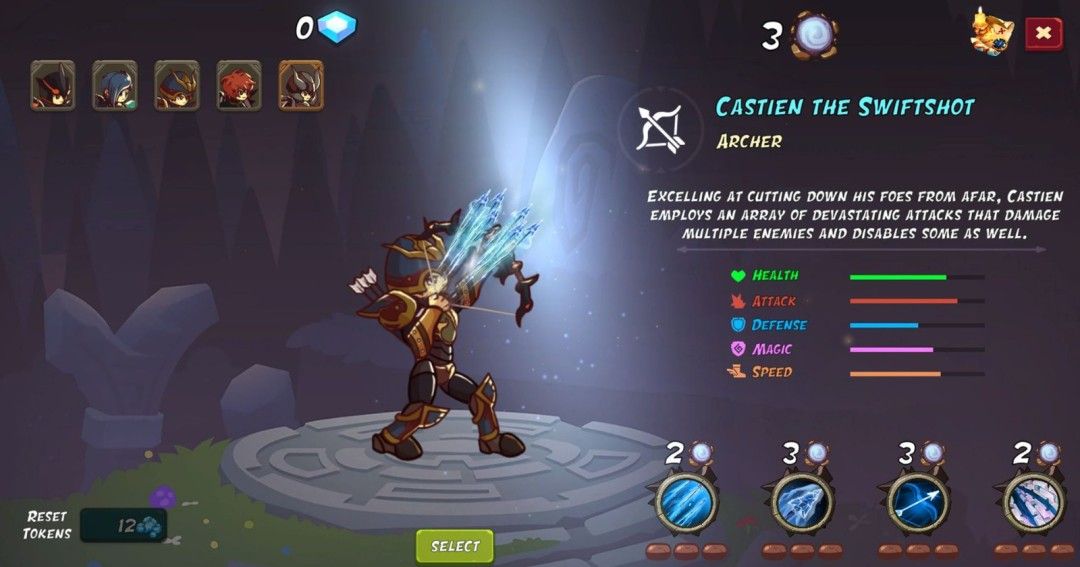The width and height of the screenshot is (1080, 567).
Task: Select the multi-arrow volley skill
Action: click(x=1033, y=502)
